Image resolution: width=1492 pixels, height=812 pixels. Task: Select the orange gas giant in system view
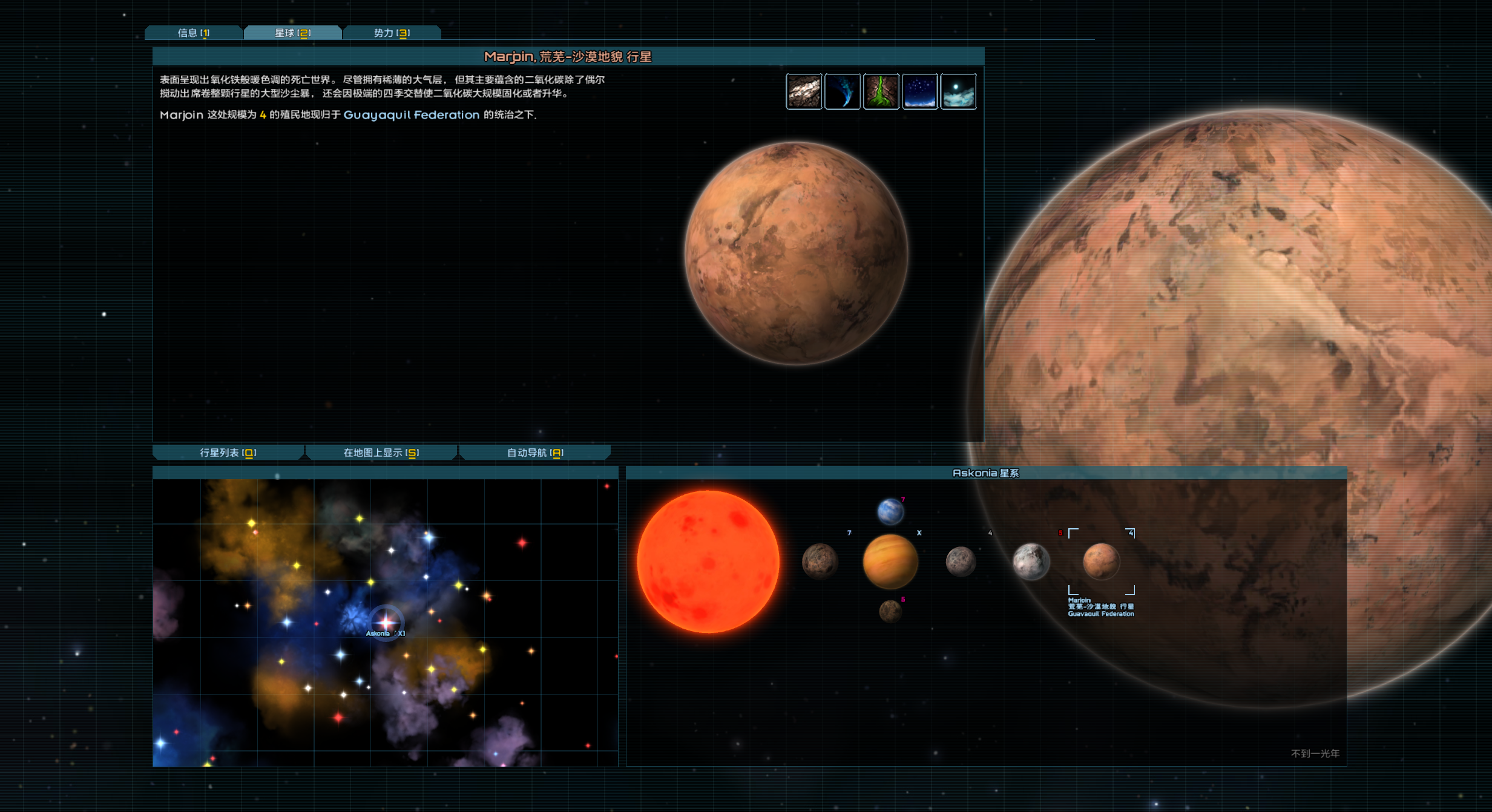pos(890,562)
